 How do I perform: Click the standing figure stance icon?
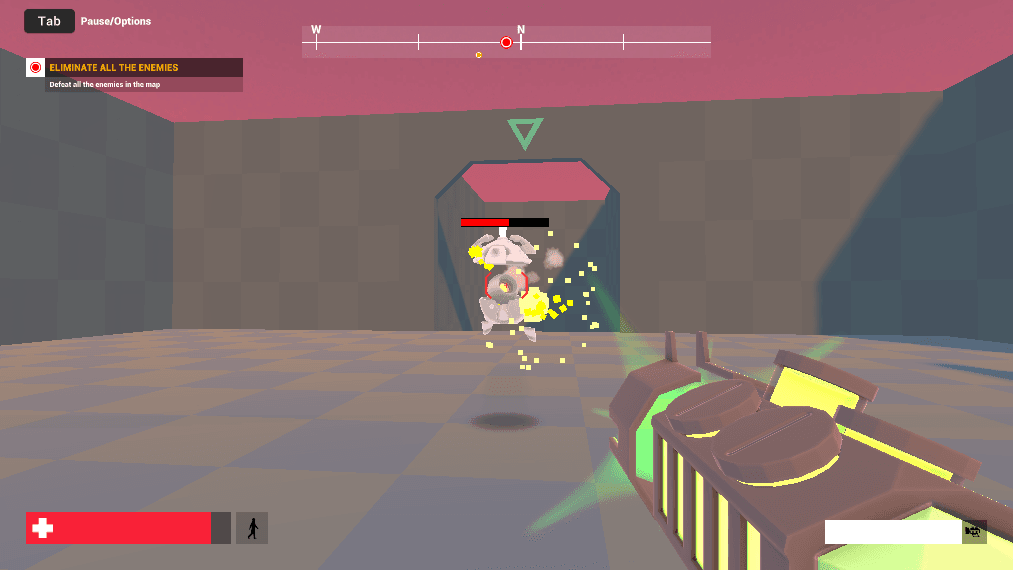pos(252,528)
